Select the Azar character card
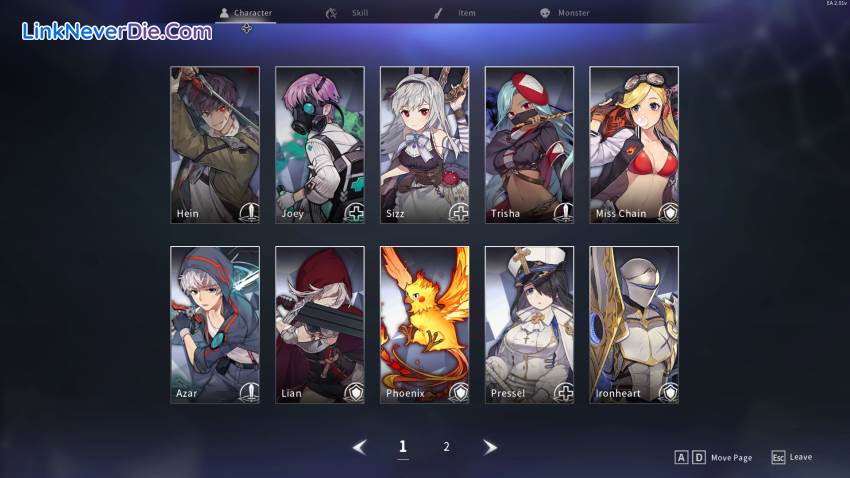 [x=215, y=325]
